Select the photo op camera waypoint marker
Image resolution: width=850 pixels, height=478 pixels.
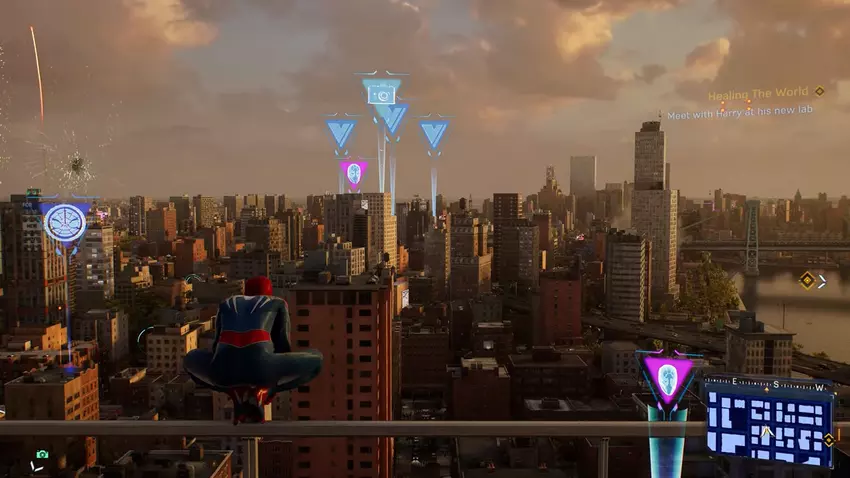381,93
